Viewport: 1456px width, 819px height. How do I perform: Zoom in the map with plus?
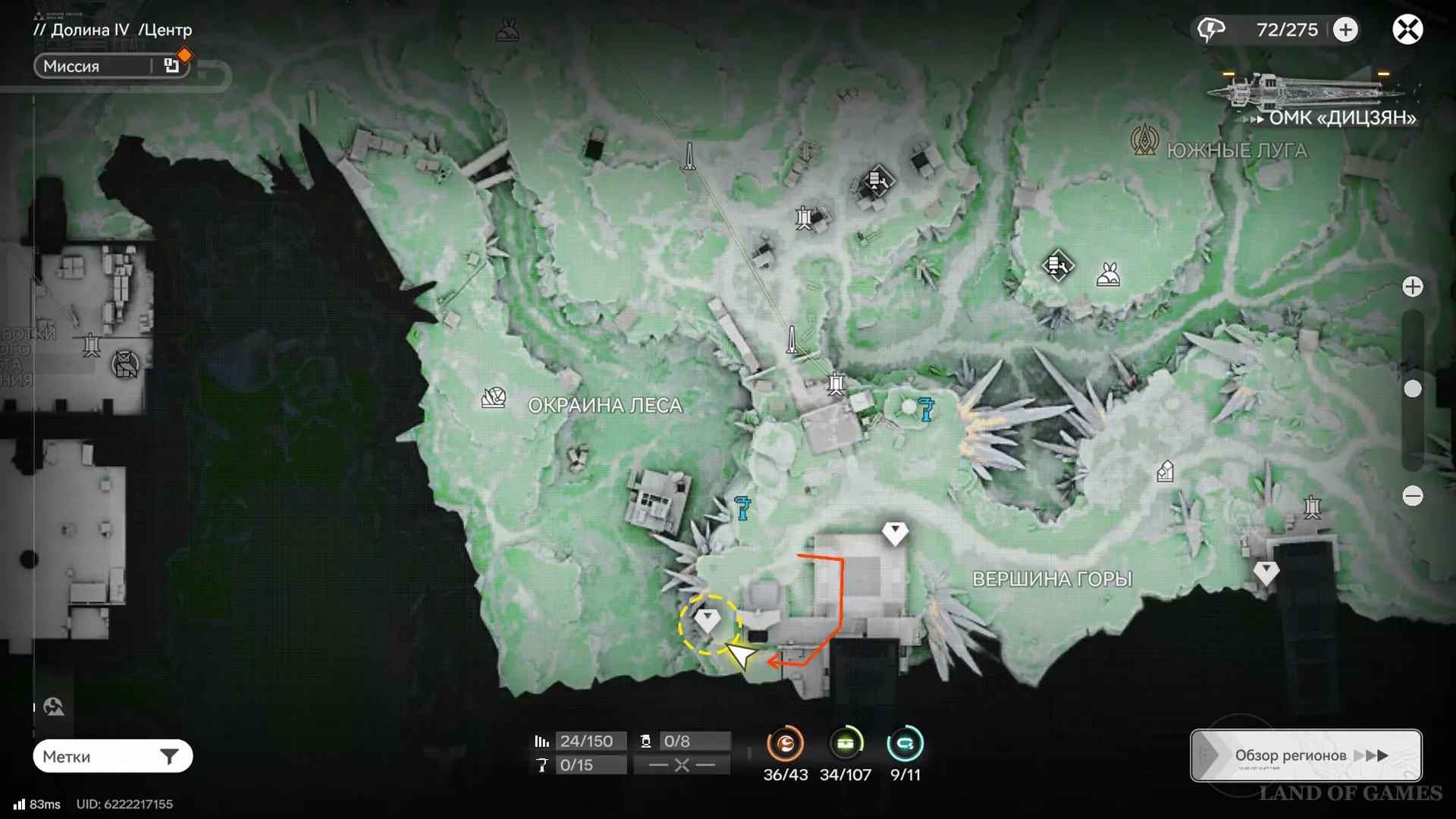pos(1412,287)
